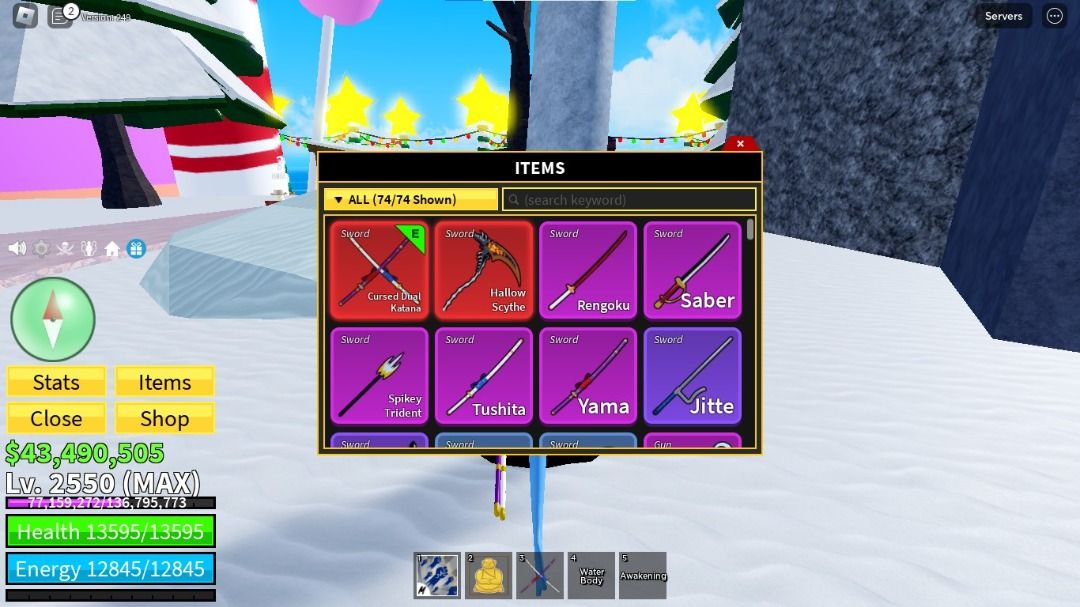Select the Cursed Dual Katana sword
Image resolution: width=1080 pixels, height=607 pixels.
coord(379,270)
